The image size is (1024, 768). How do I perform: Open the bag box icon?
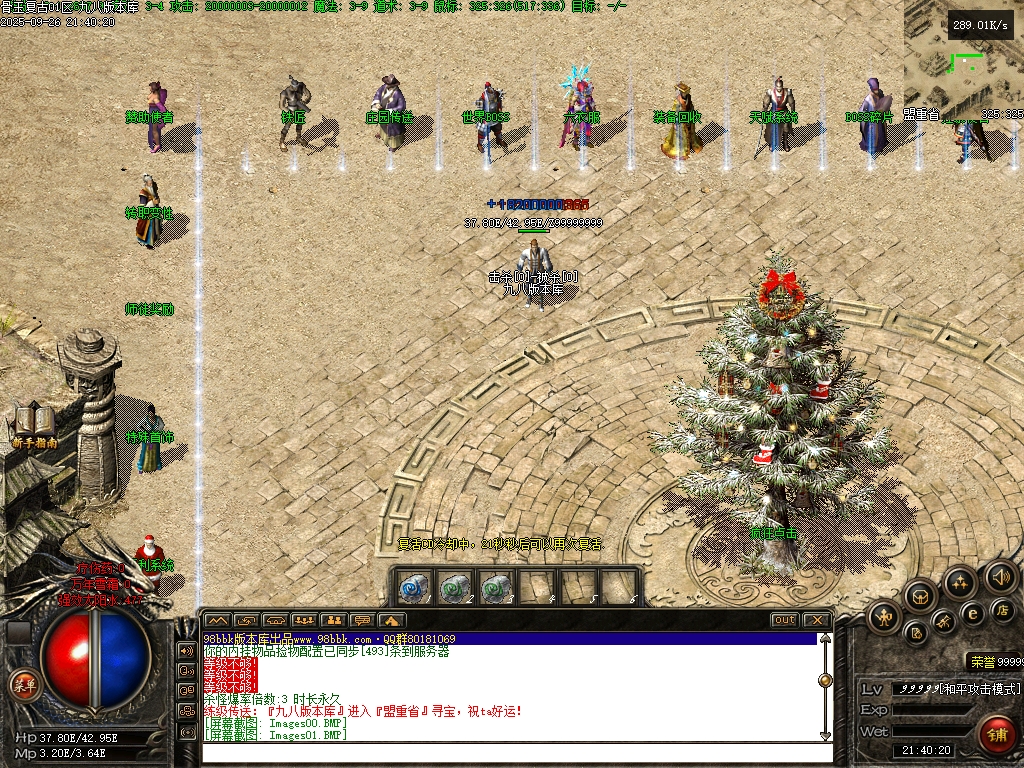(x=920, y=598)
